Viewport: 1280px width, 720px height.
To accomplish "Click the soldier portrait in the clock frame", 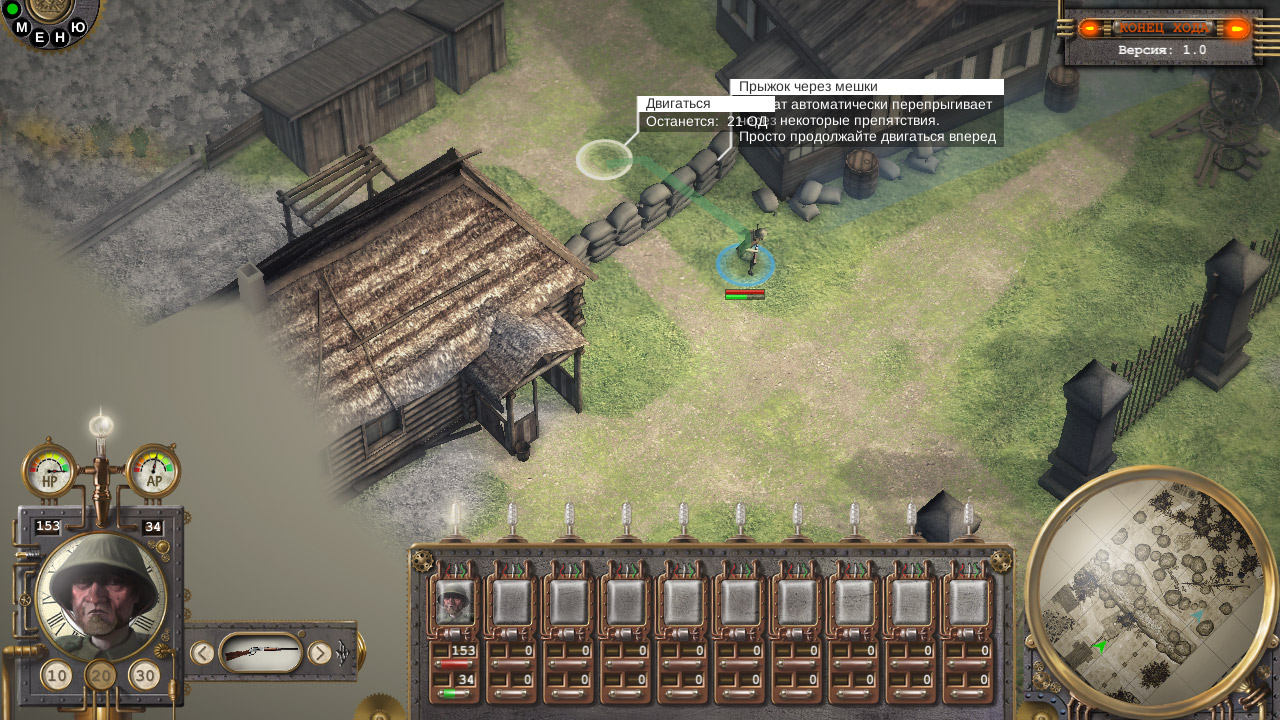I will [x=101, y=595].
